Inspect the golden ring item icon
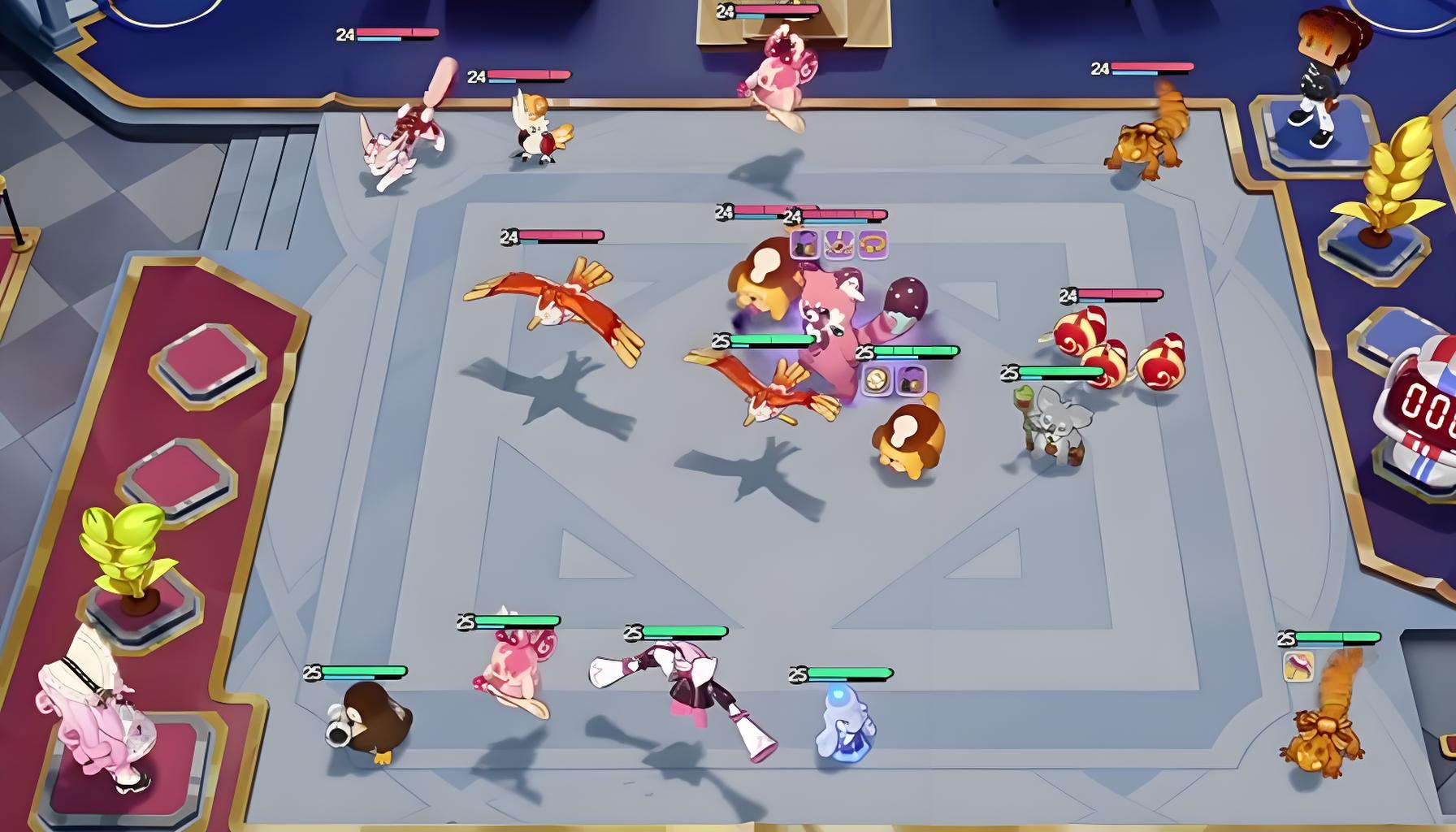 coord(872,244)
